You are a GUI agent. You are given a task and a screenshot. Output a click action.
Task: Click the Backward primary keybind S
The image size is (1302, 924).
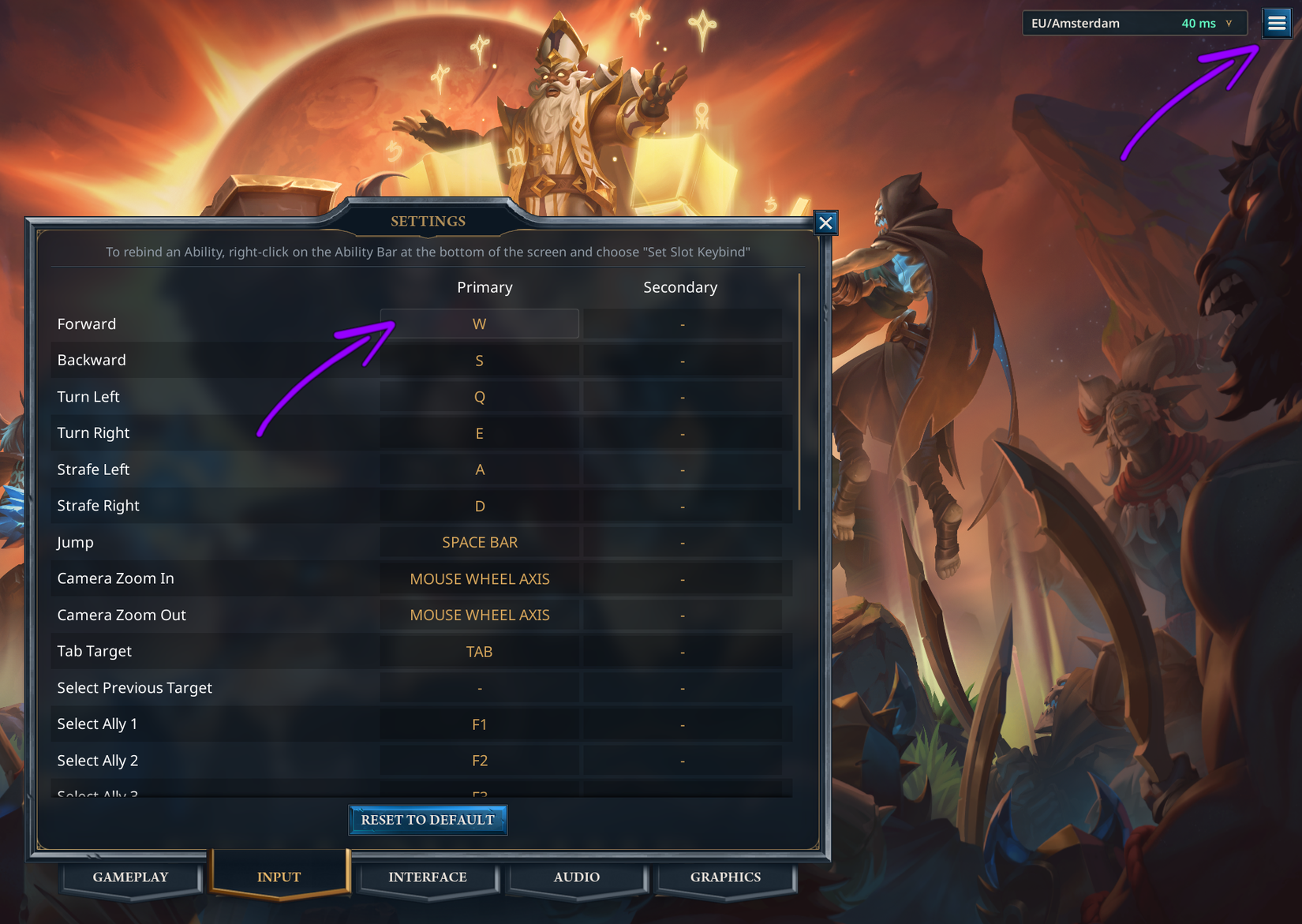(479, 360)
